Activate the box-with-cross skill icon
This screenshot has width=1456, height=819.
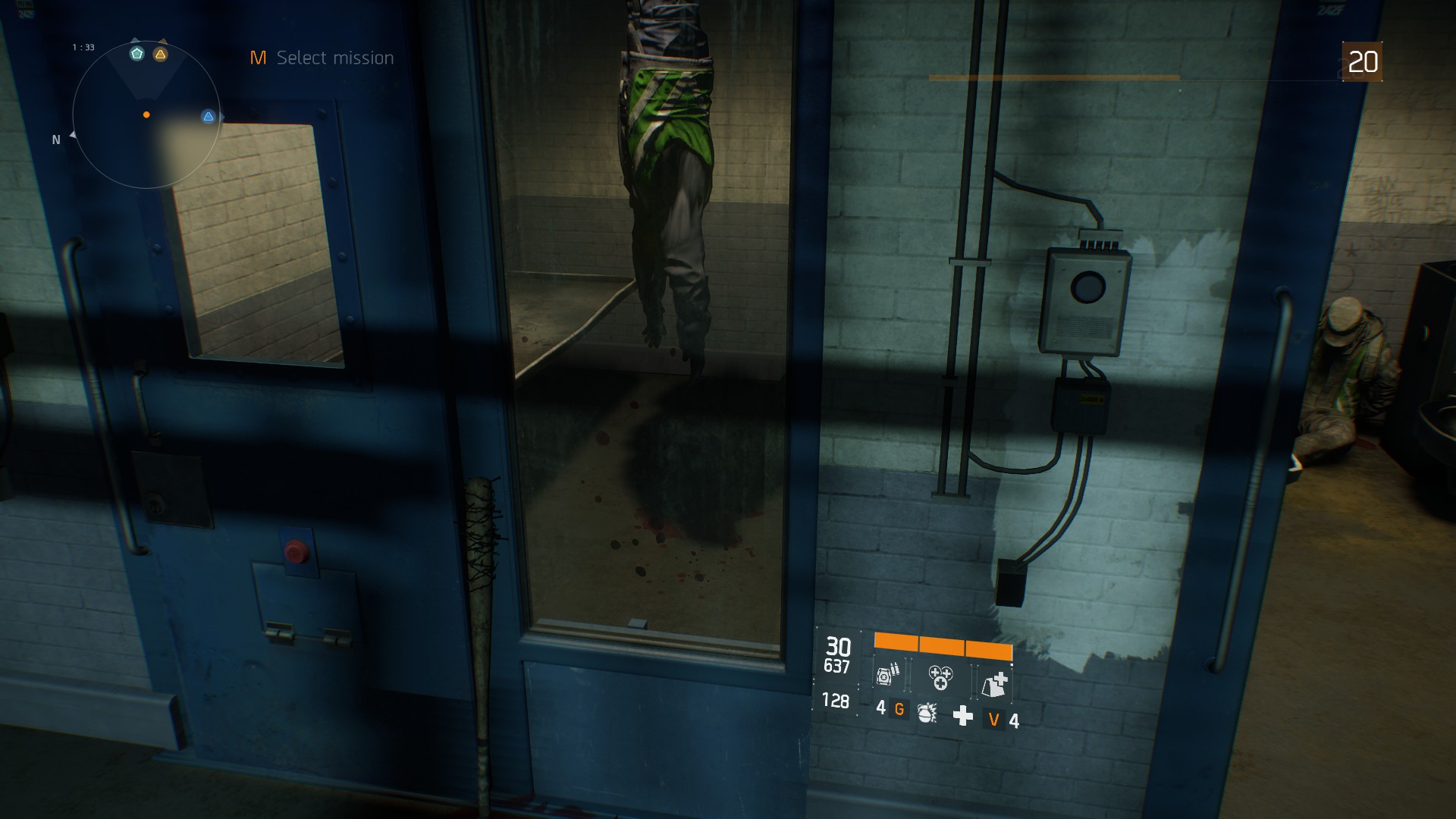[994, 683]
